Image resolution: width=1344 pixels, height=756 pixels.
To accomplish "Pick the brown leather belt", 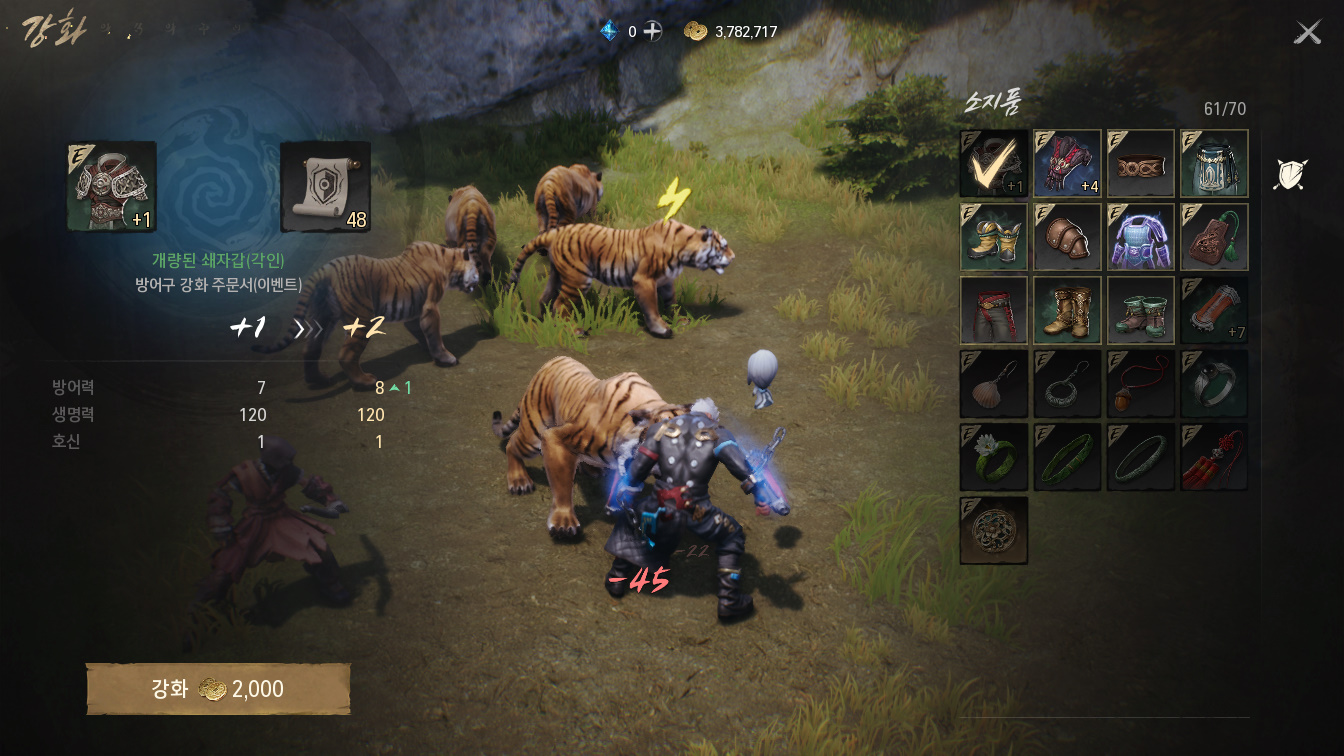I will 1141,163.
